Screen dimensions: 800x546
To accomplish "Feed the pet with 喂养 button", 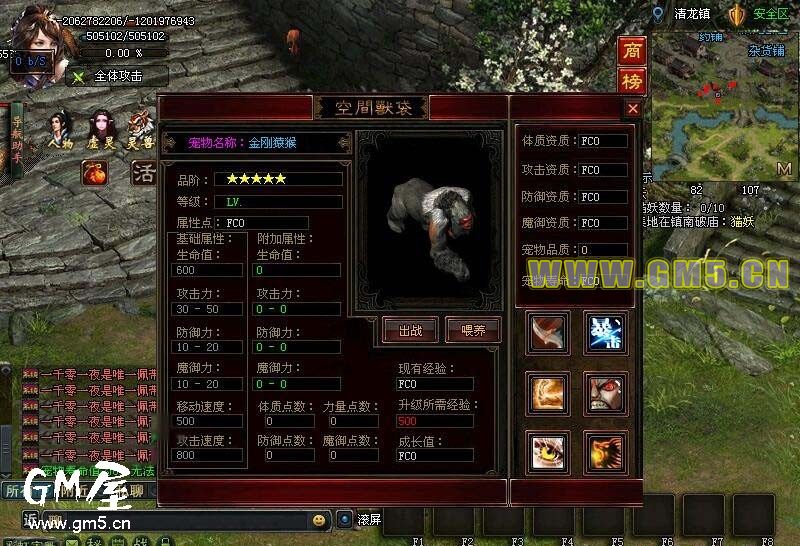I will [473, 329].
